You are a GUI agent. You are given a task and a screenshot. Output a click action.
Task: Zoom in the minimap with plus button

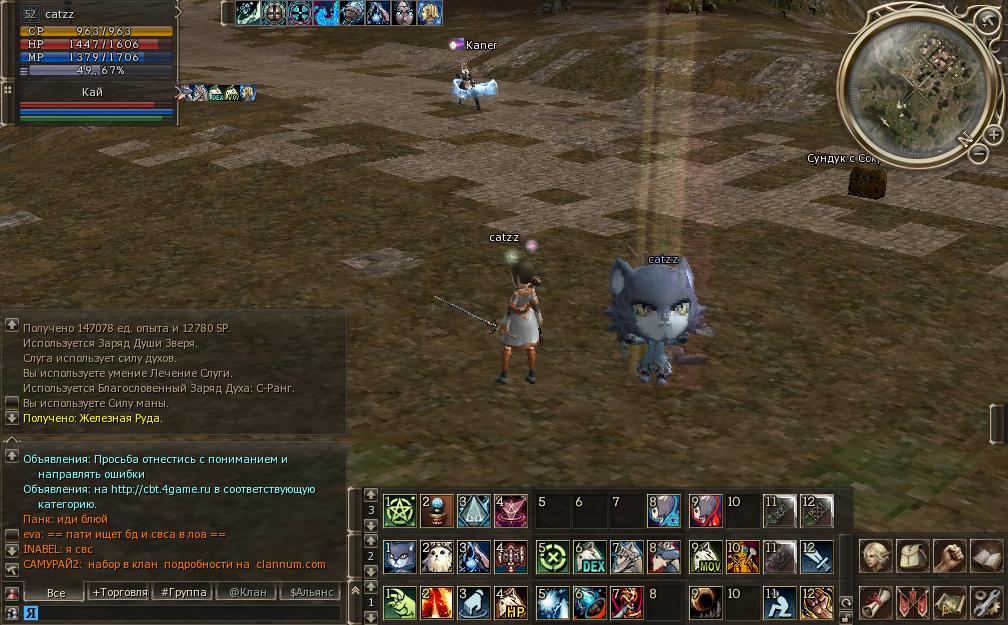coord(993,134)
